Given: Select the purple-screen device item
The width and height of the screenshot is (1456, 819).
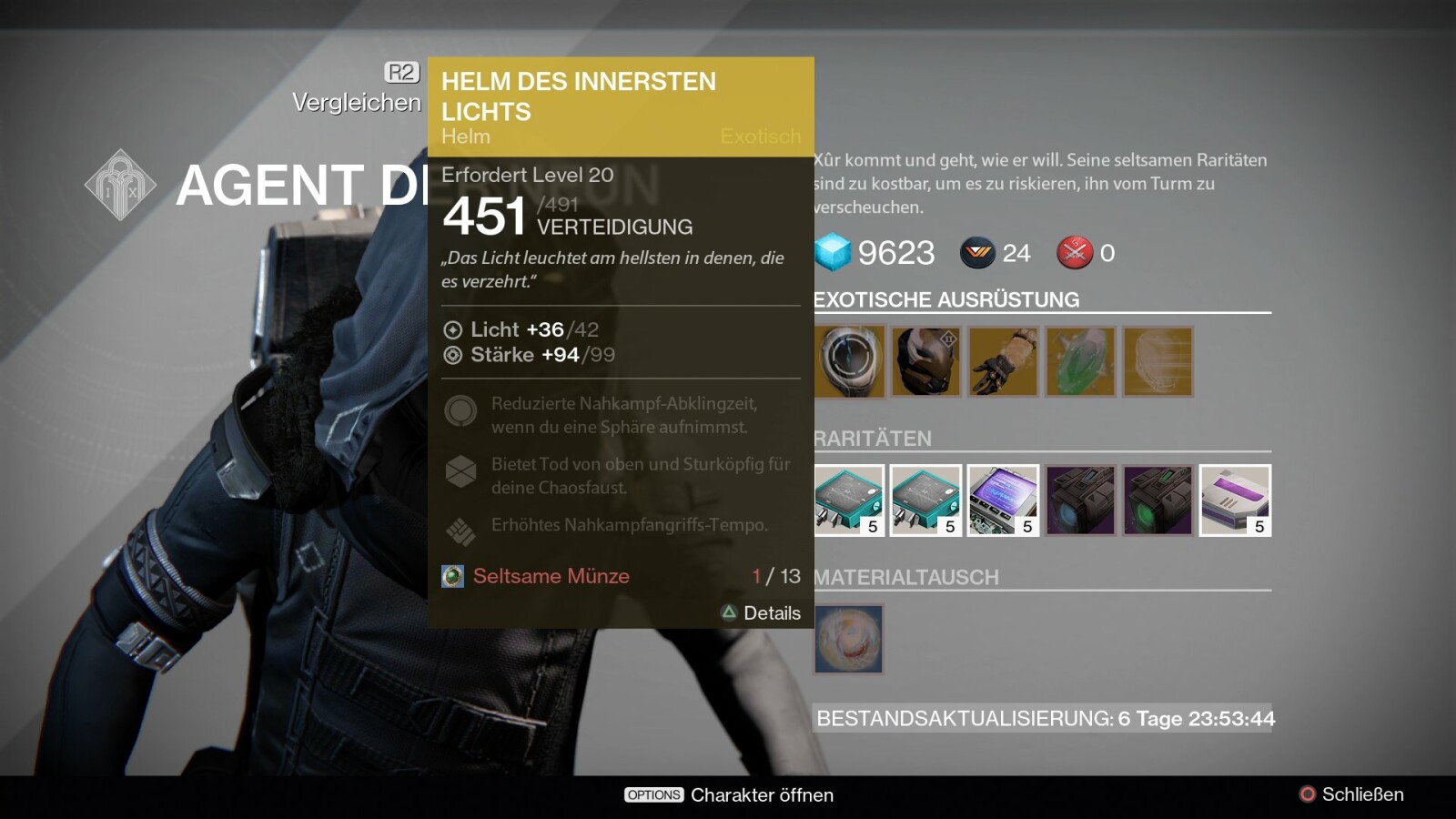Looking at the screenshot, I should point(1003,500).
